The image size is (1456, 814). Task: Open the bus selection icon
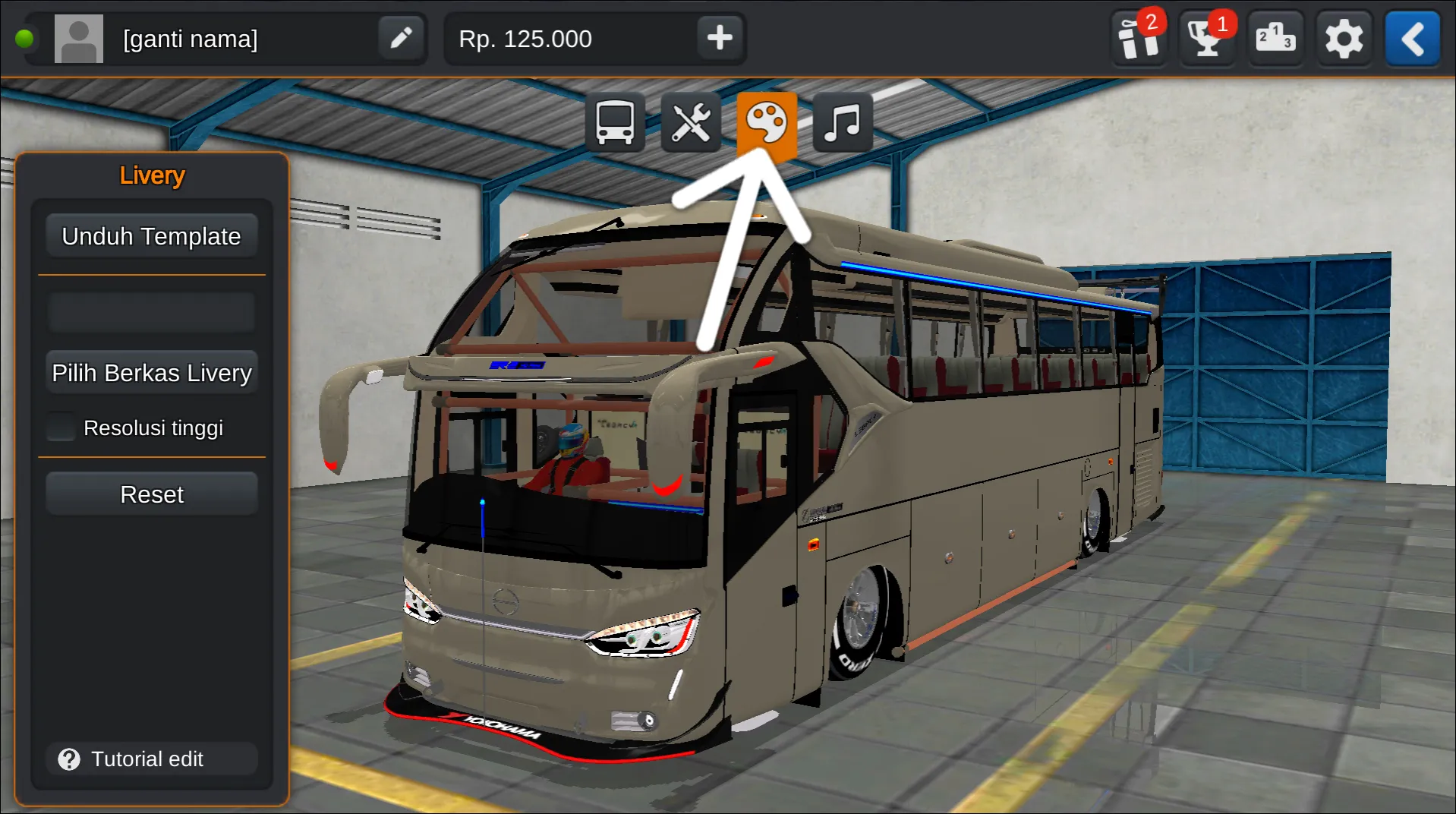coord(615,121)
